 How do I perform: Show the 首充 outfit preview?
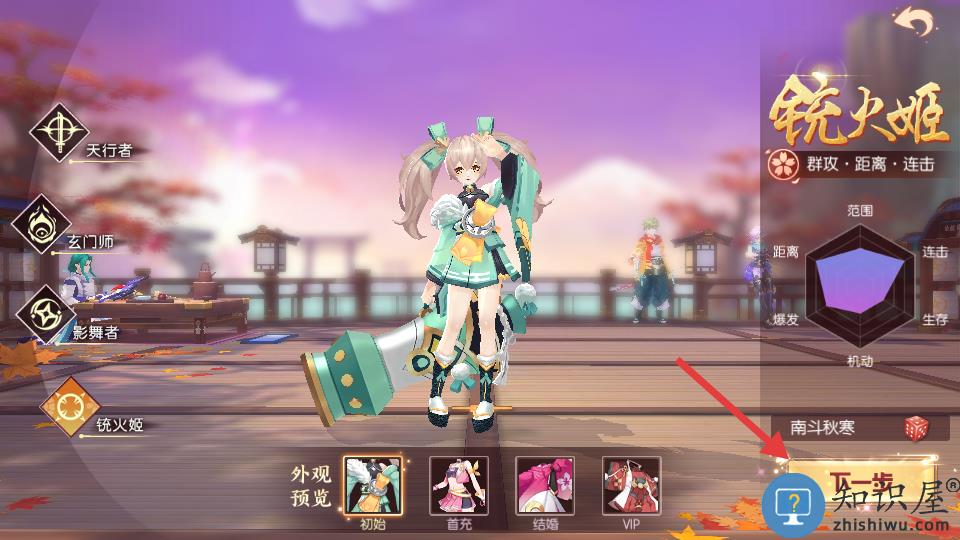click(459, 485)
